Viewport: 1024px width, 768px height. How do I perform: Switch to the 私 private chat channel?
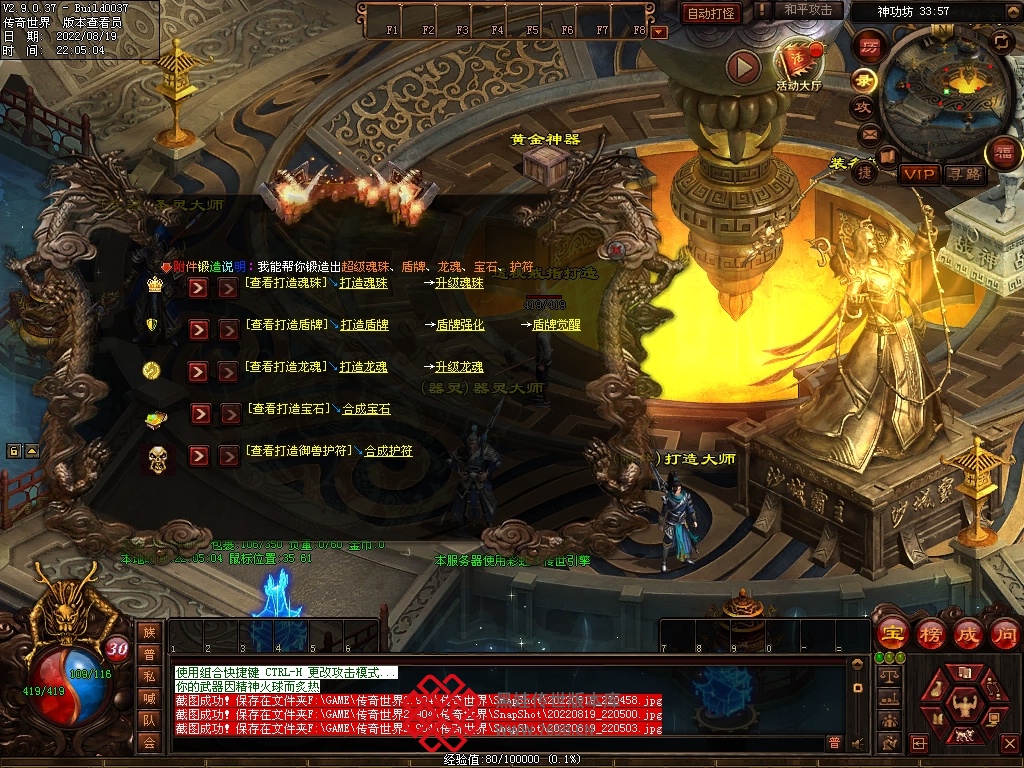(x=149, y=676)
